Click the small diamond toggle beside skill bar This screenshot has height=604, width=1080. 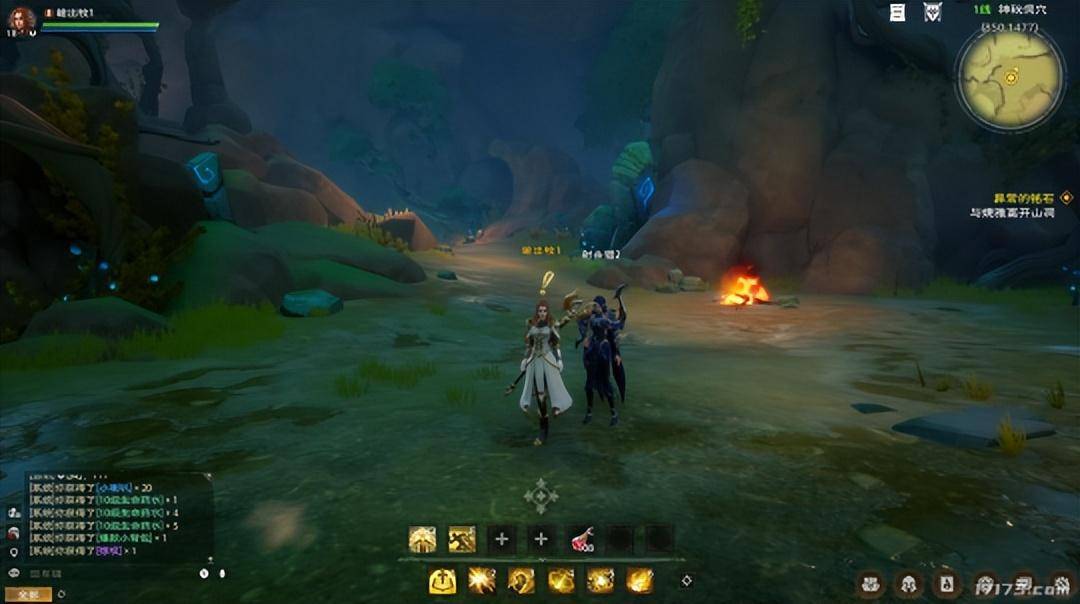[687, 580]
